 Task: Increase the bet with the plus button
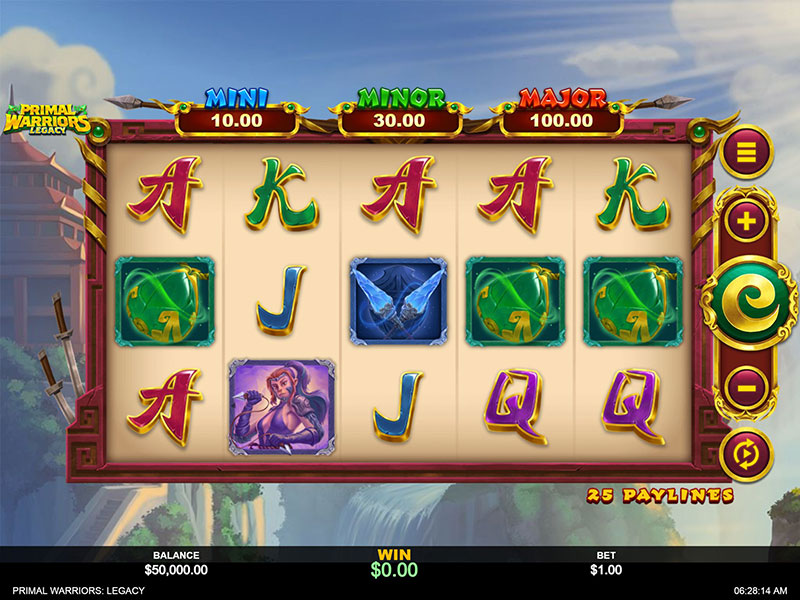[x=746, y=220]
